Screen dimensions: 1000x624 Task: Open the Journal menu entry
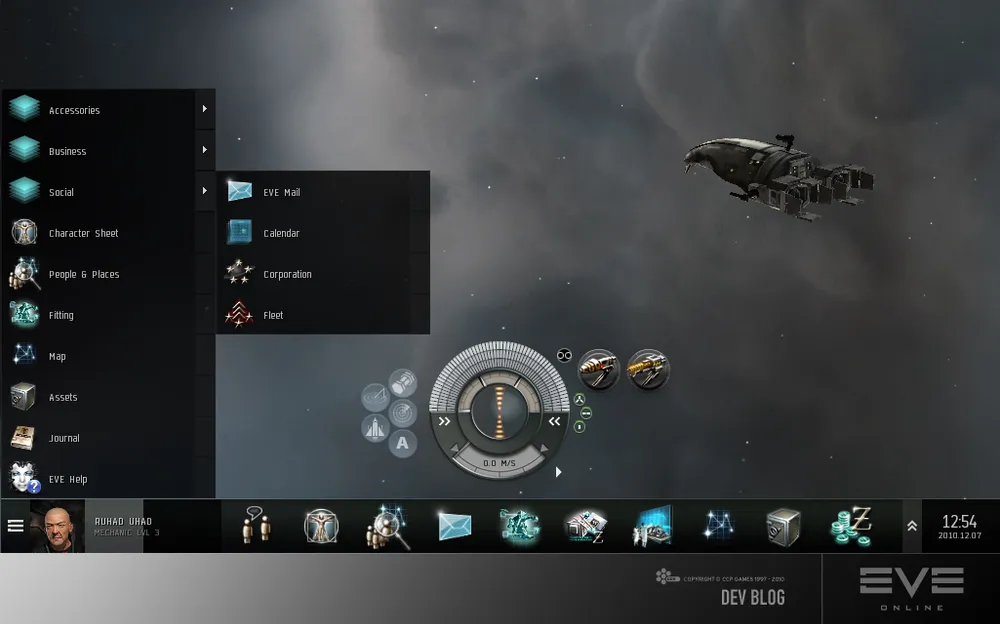click(x=64, y=438)
